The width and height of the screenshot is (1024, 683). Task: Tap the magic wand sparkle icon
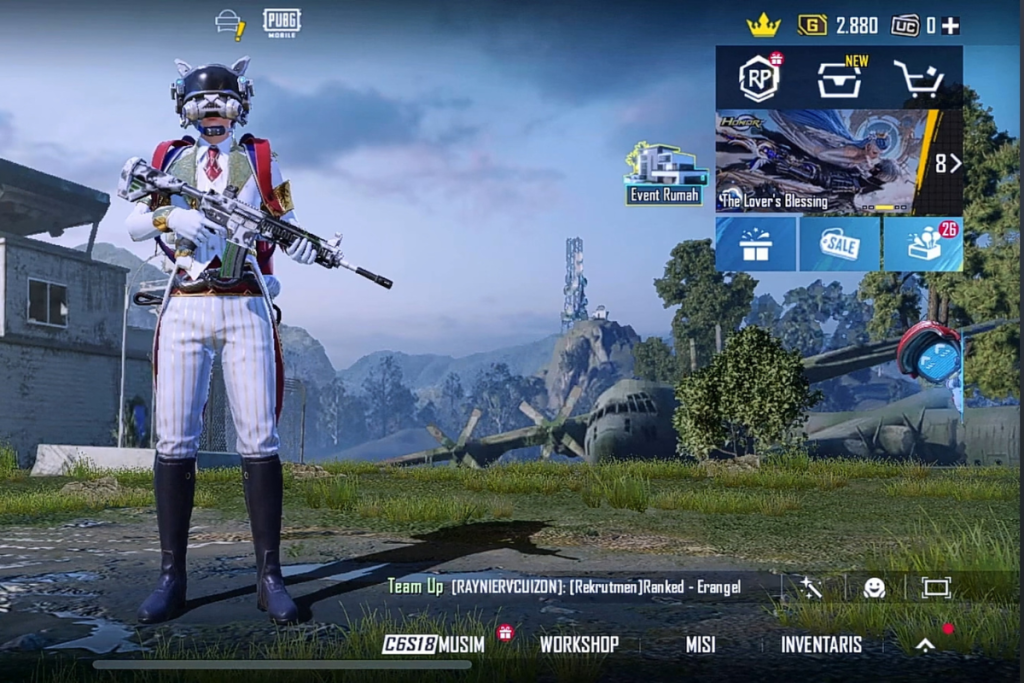pyautogui.click(x=811, y=587)
